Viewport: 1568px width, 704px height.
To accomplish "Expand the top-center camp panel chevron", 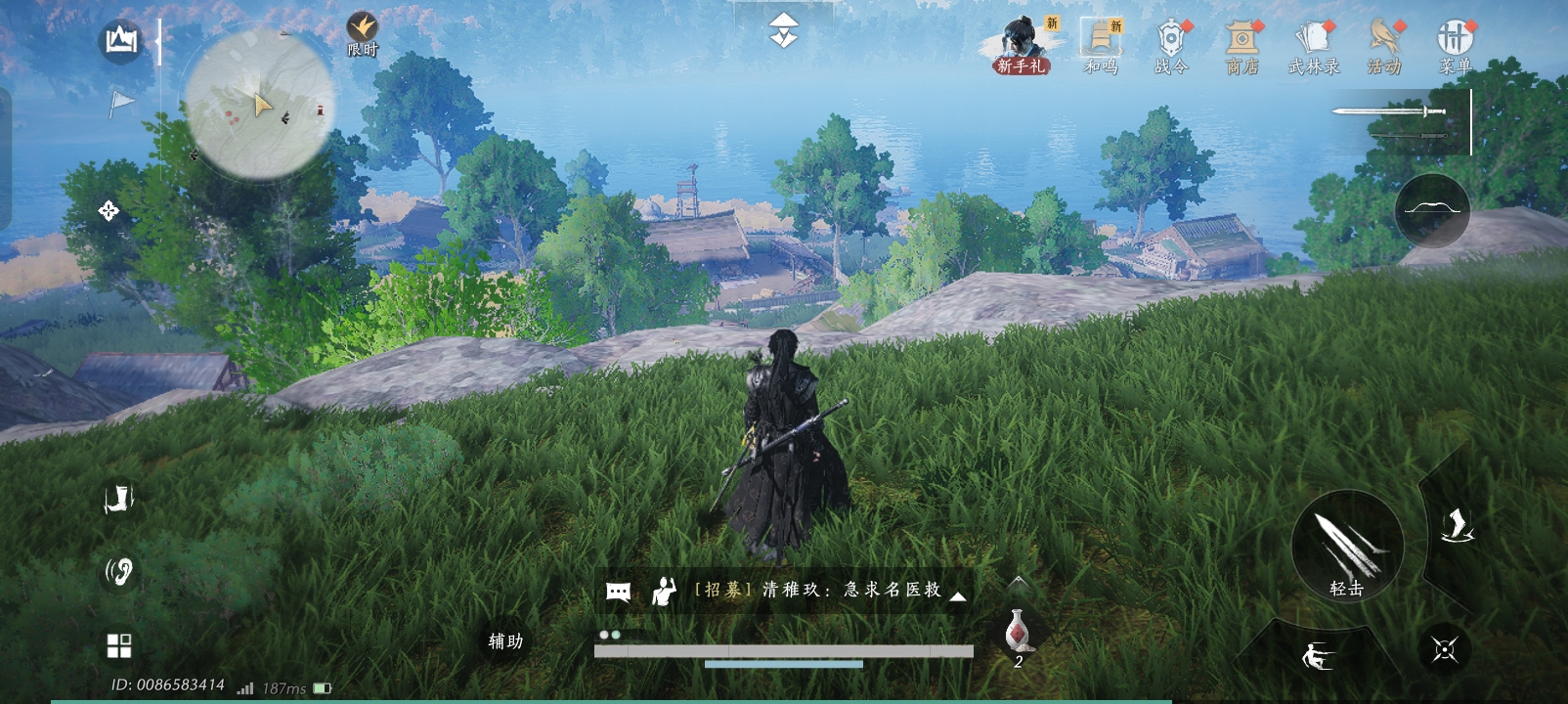I will 782,29.
